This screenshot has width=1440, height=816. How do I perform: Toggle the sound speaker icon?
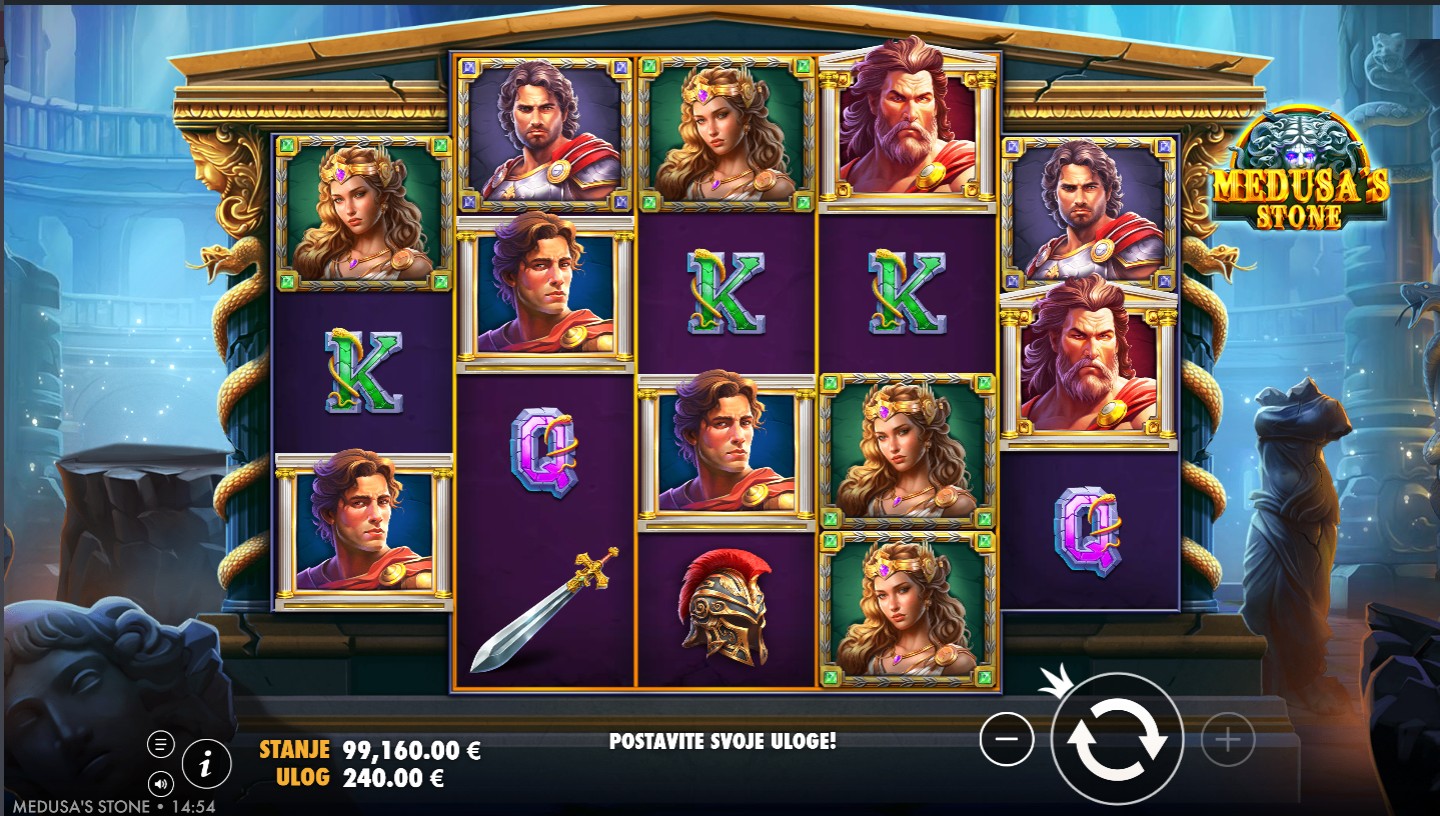click(160, 783)
